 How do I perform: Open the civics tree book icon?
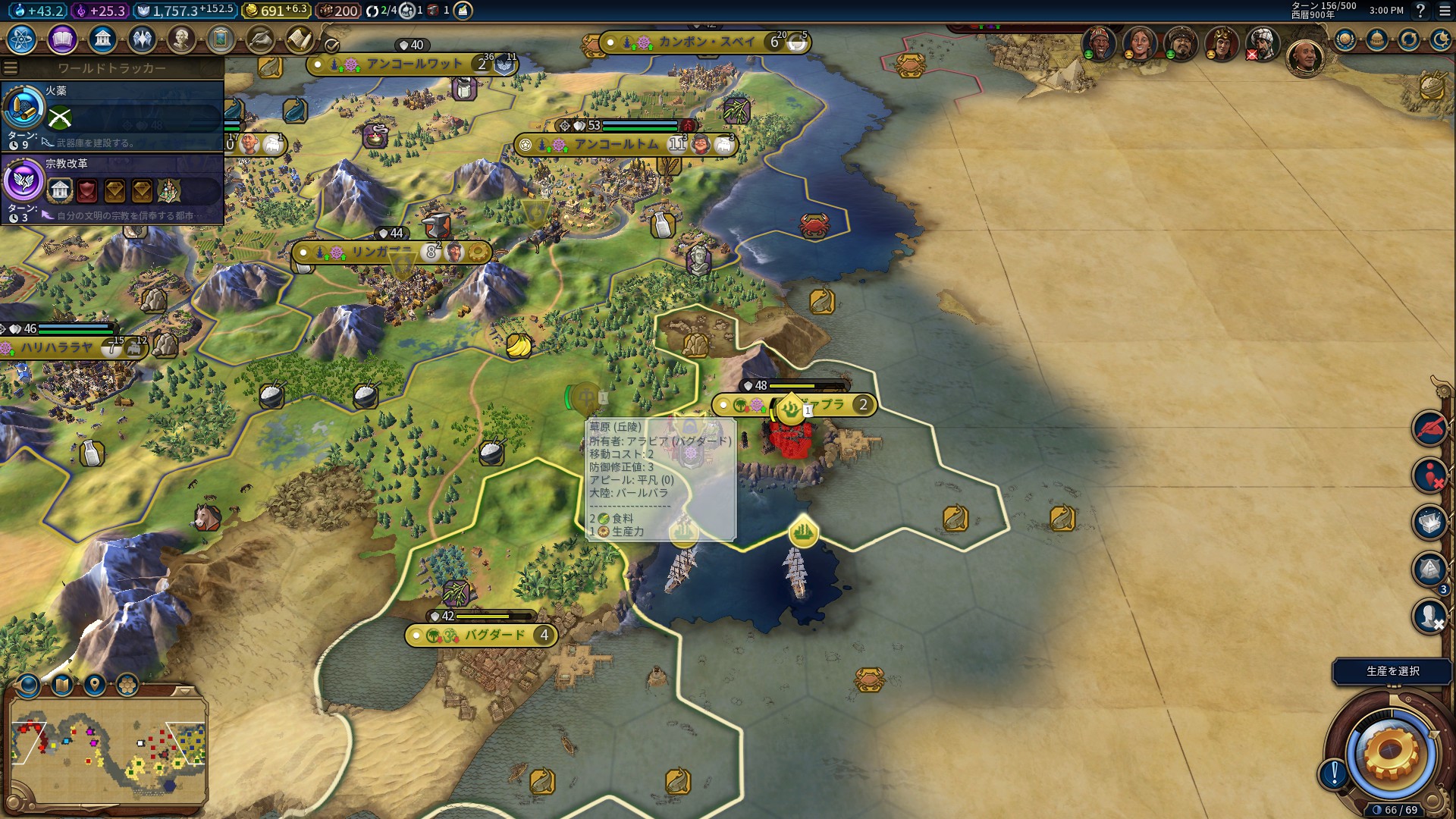[62, 39]
